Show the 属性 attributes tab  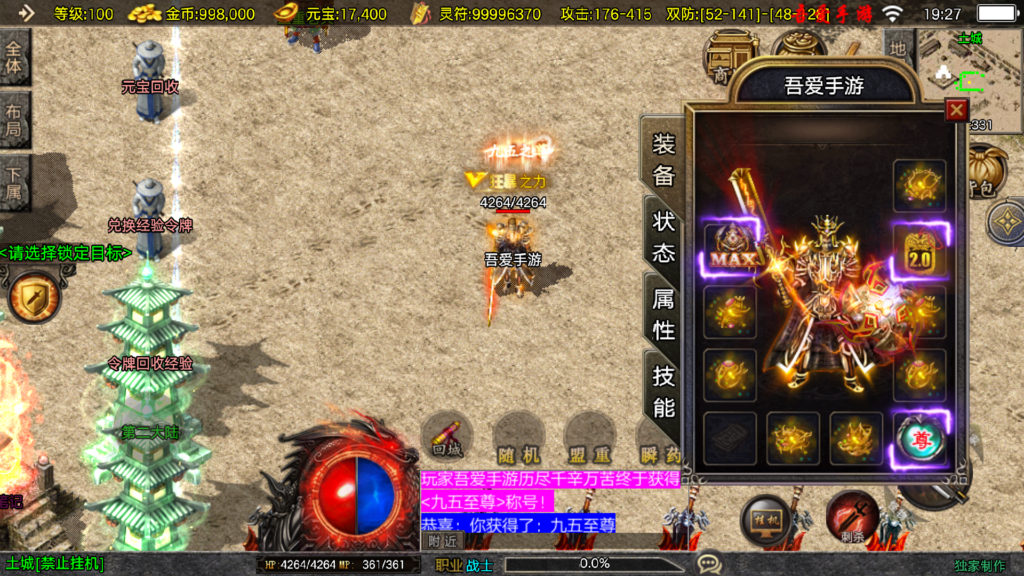click(x=664, y=314)
